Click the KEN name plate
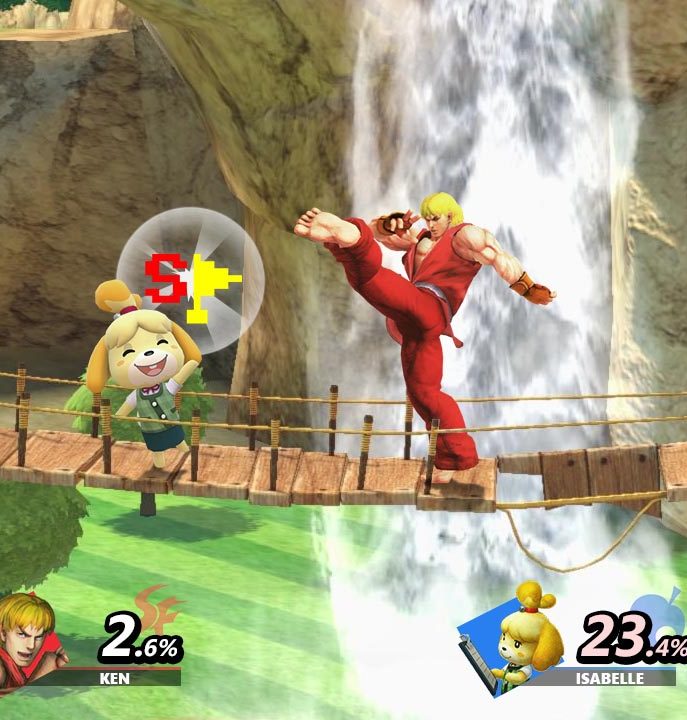This screenshot has height=720, width=687. (114, 678)
